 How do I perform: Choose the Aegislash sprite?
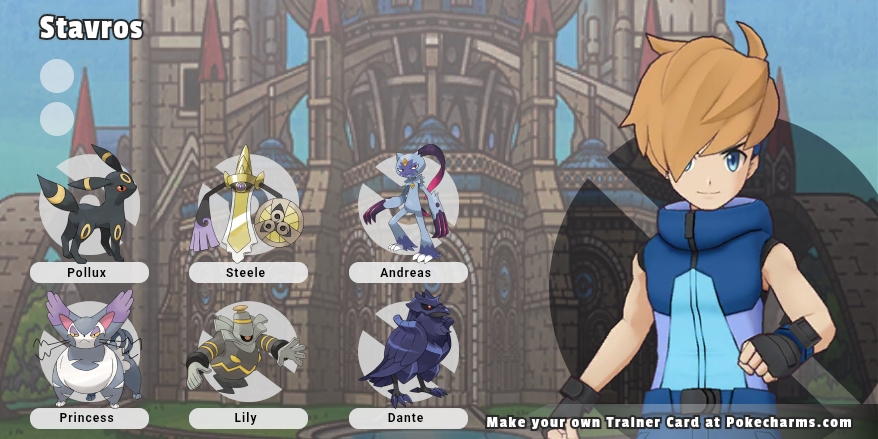(246, 205)
